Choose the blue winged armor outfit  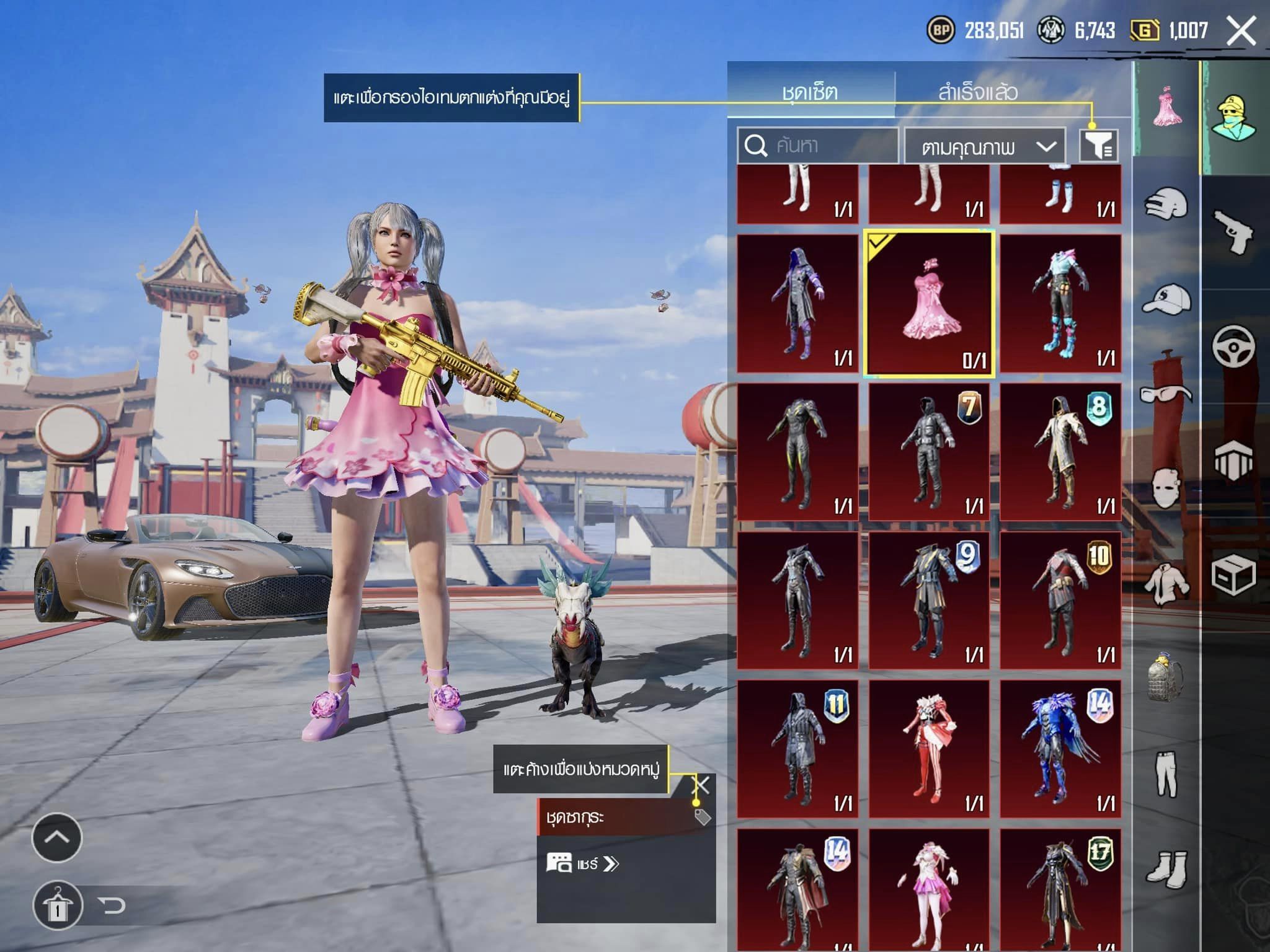click(x=1060, y=749)
